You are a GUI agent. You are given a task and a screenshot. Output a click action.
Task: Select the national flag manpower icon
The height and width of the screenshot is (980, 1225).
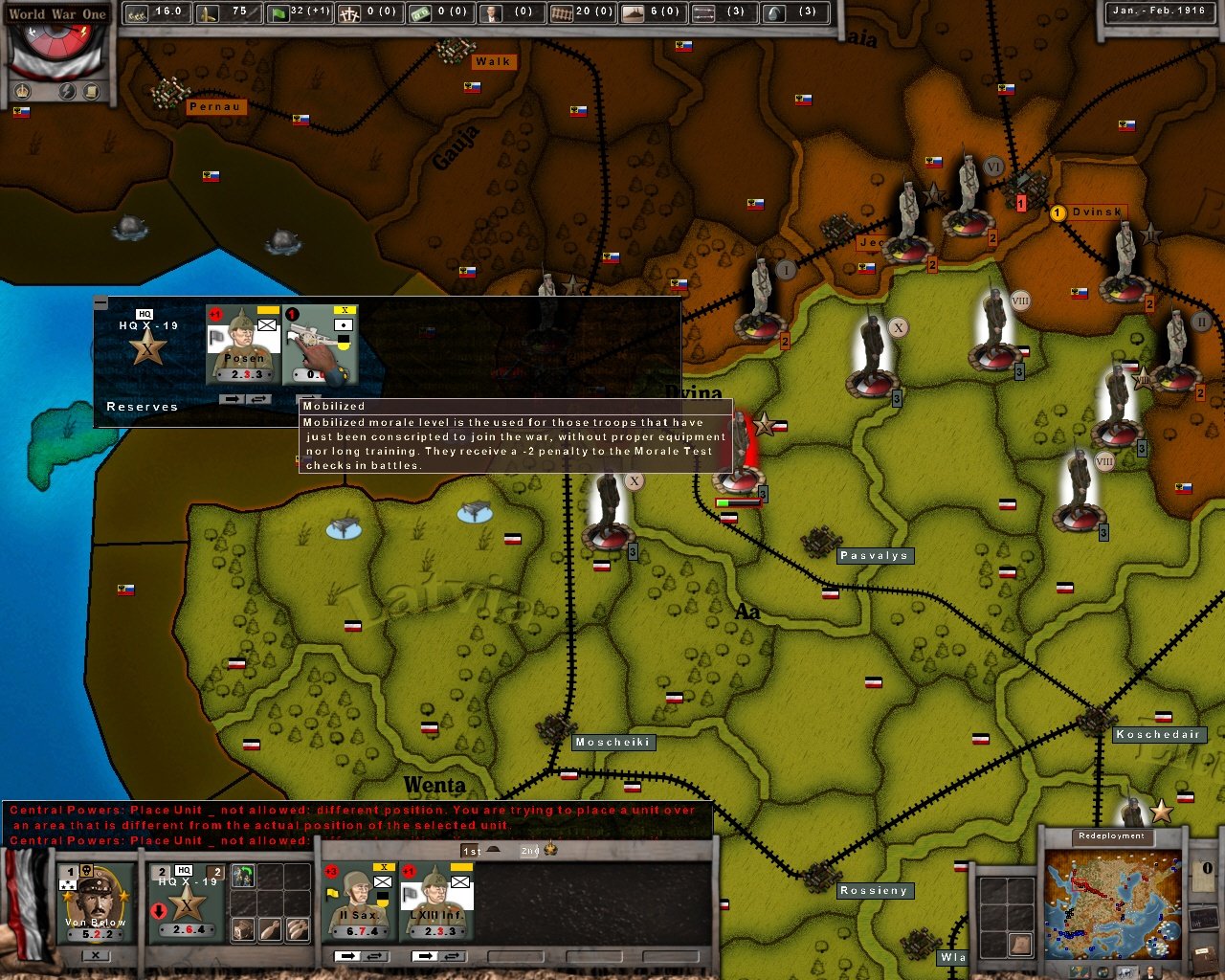point(278,12)
